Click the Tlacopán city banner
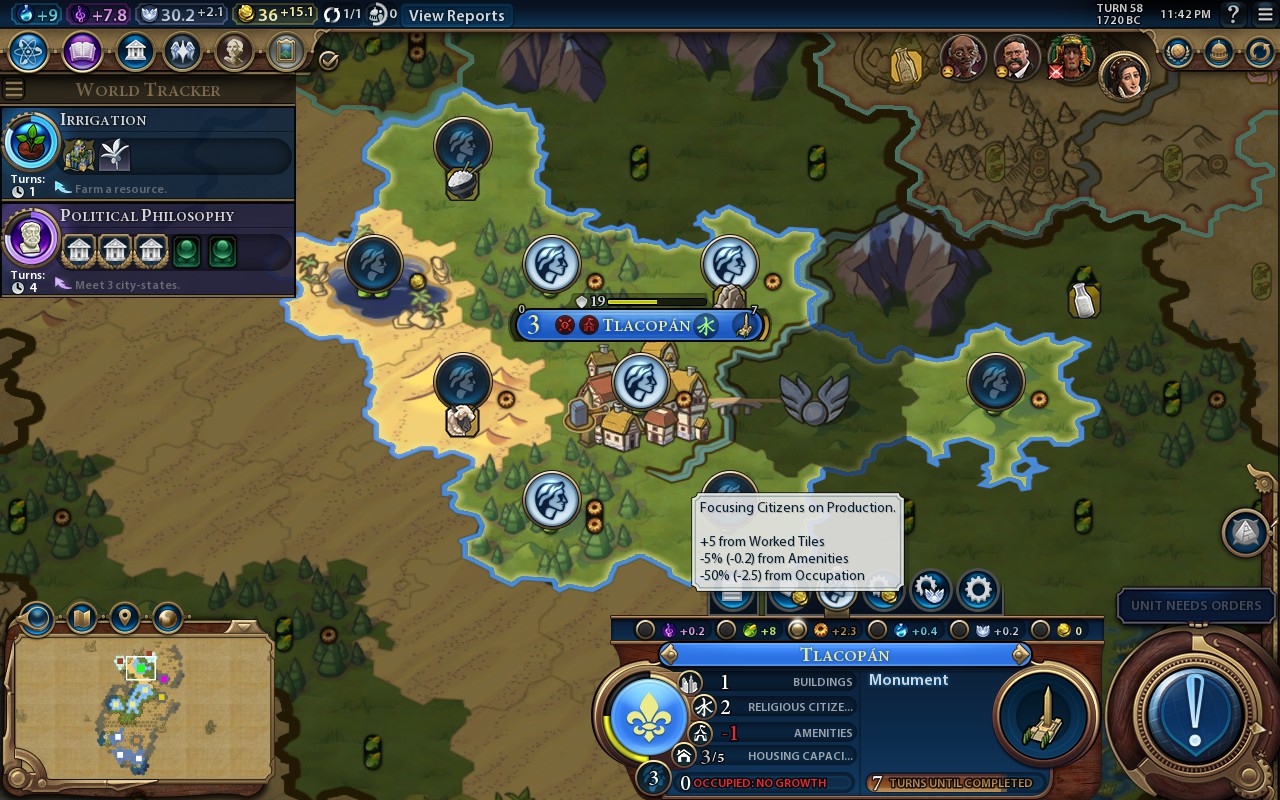1280x800 pixels. [645, 325]
